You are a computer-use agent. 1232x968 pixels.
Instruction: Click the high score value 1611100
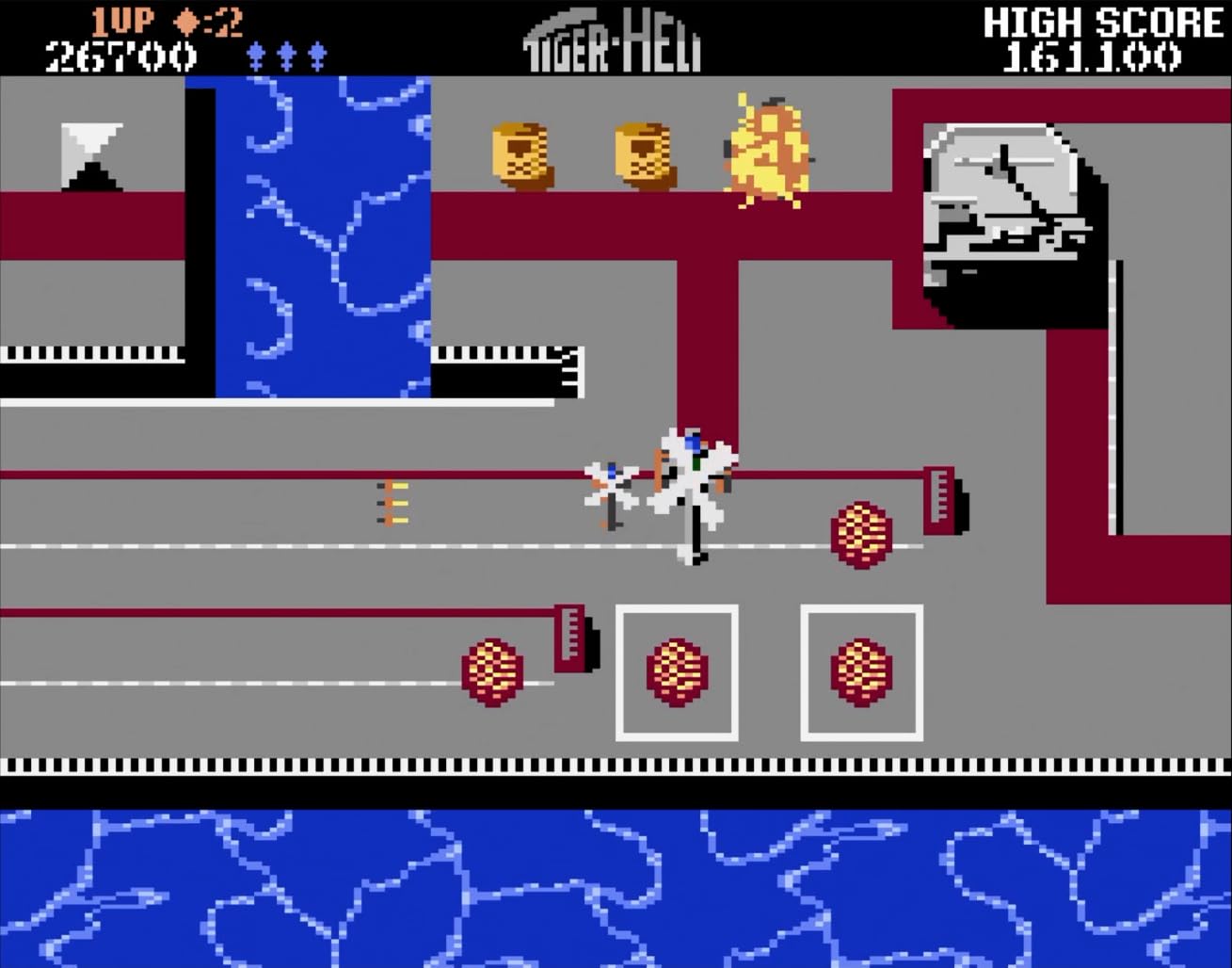tap(1092, 56)
